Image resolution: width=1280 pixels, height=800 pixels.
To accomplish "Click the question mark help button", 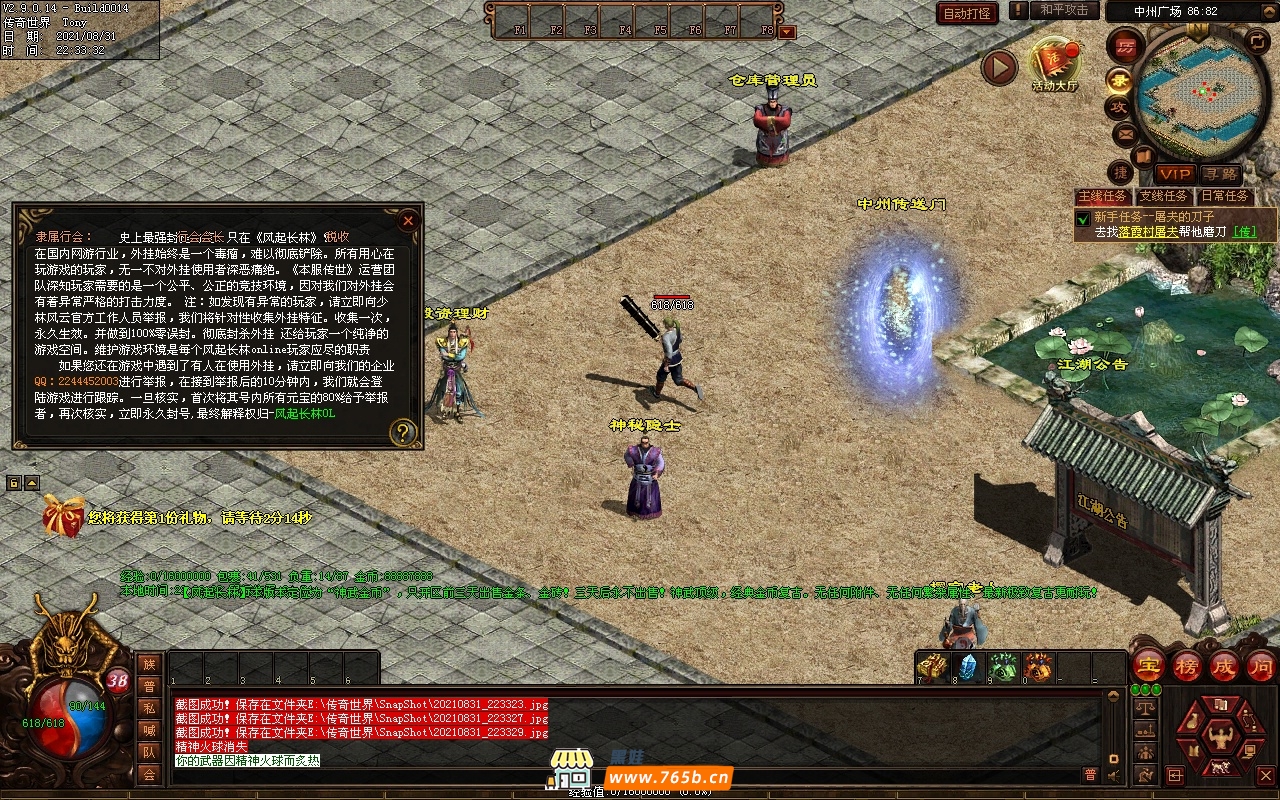I will tap(403, 432).
